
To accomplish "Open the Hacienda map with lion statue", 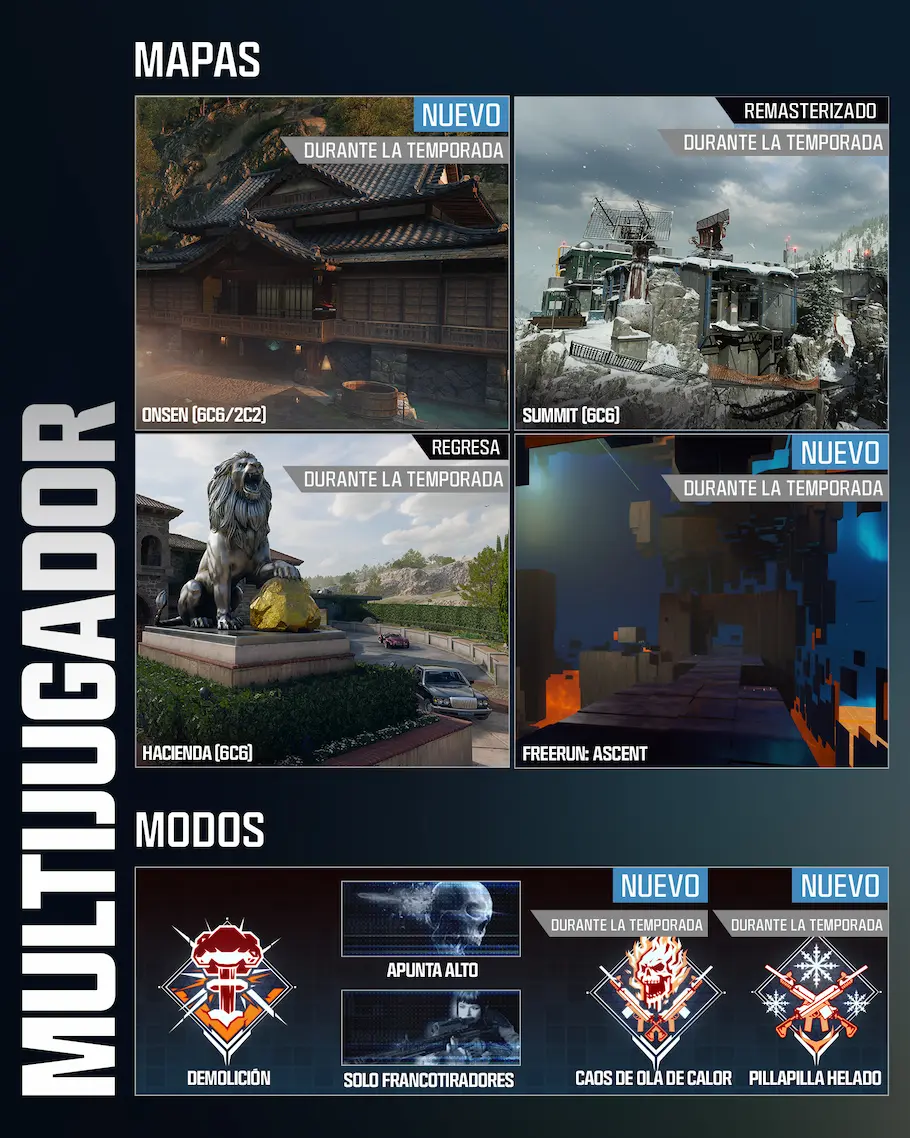I will [322, 600].
